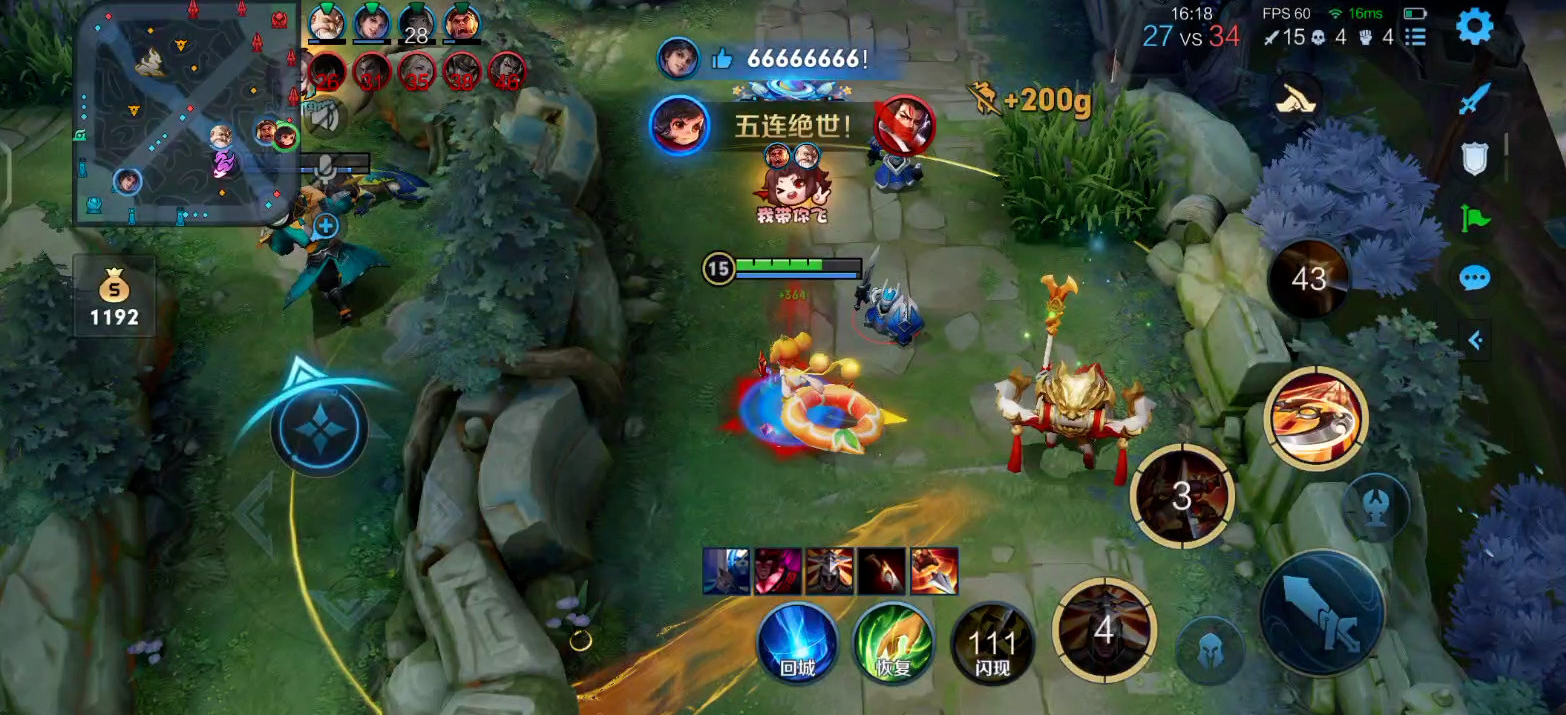Trigger the basic attack sword button
The image size is (1566, 715).
[1322, 612]
